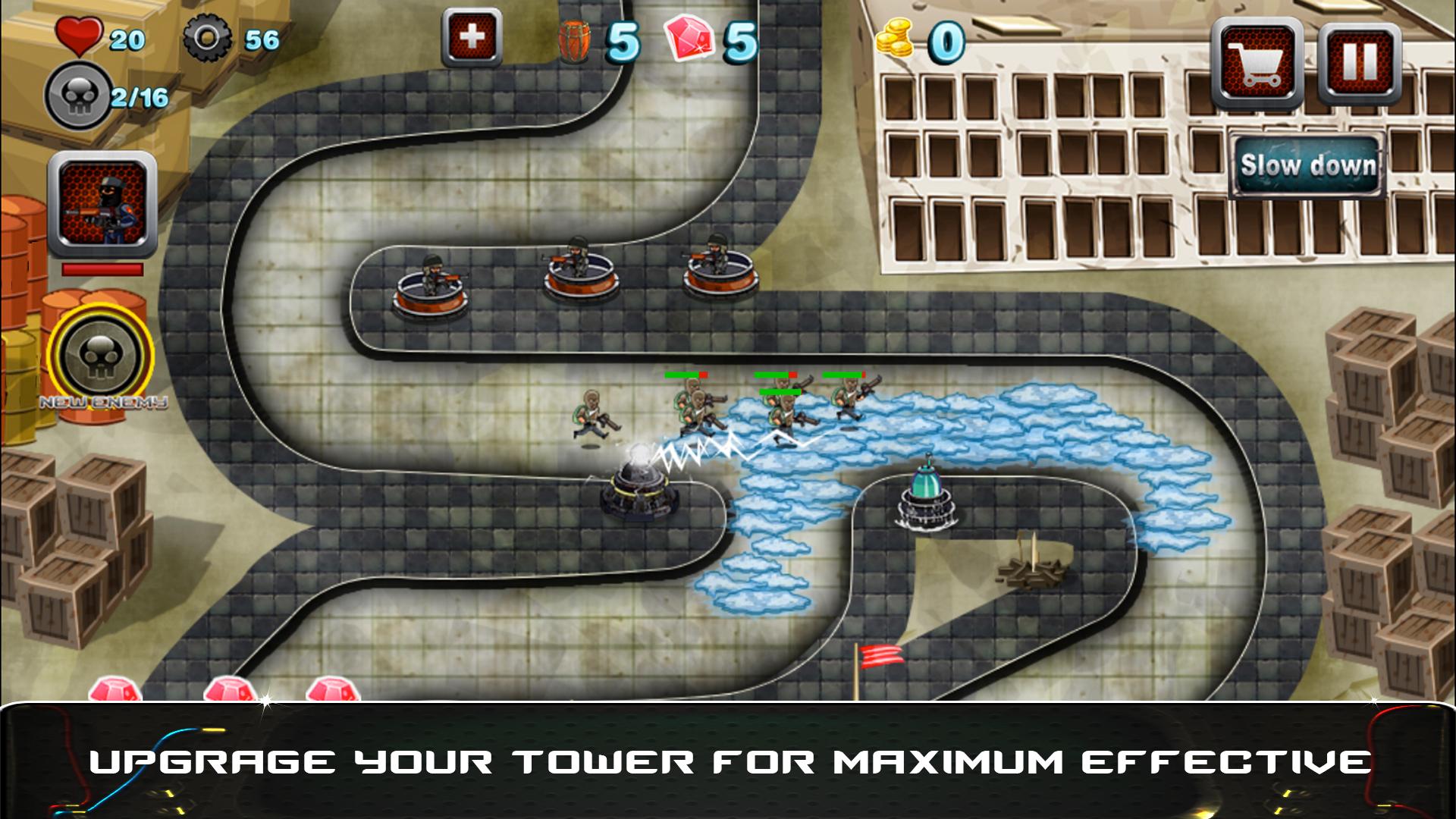
Task: Click the Slow down sign
Action: point(1306,165)
